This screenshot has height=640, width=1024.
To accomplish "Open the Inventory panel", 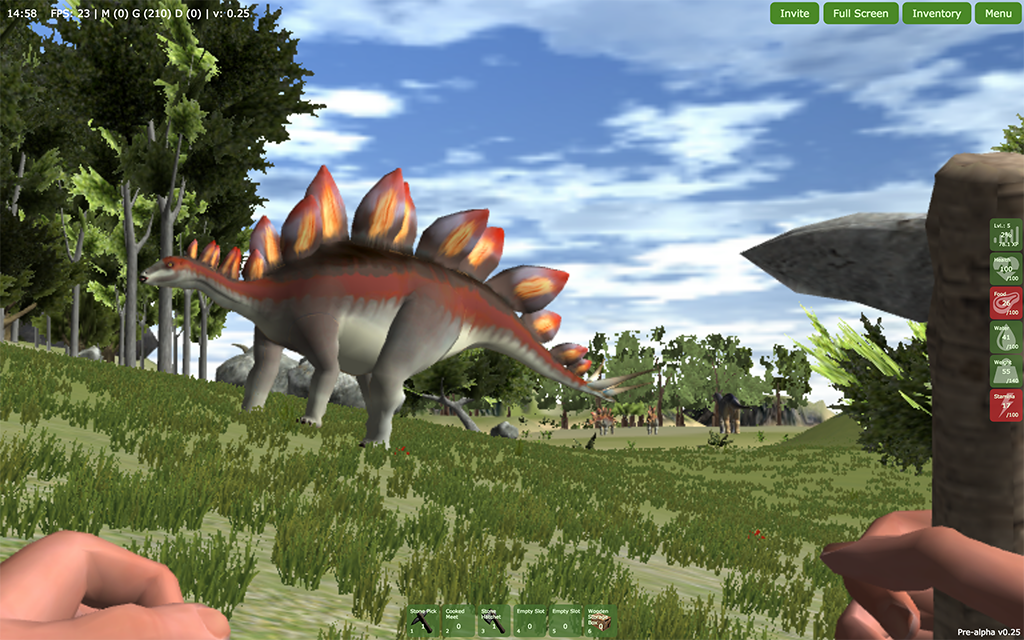I will (x=937, y=13).
